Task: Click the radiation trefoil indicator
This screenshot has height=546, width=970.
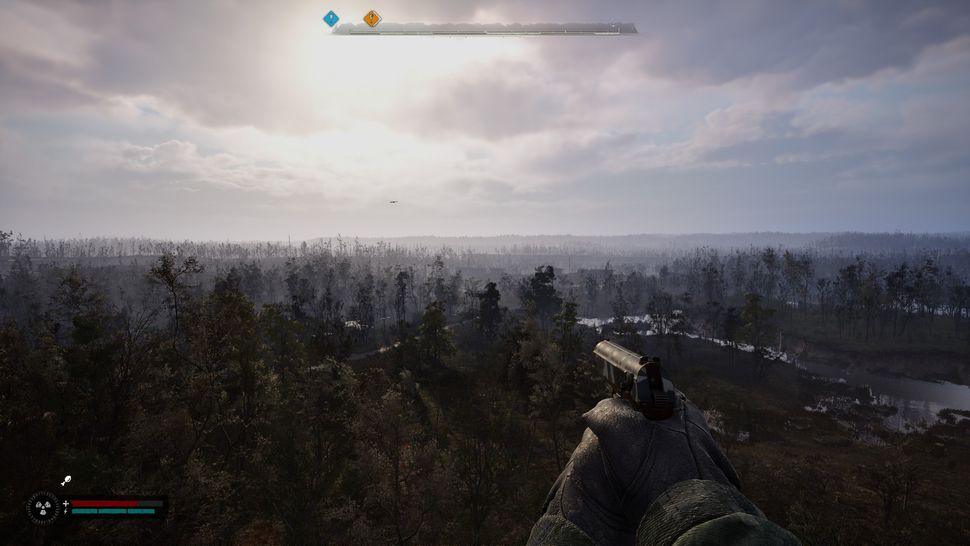Action: point(42,507)
